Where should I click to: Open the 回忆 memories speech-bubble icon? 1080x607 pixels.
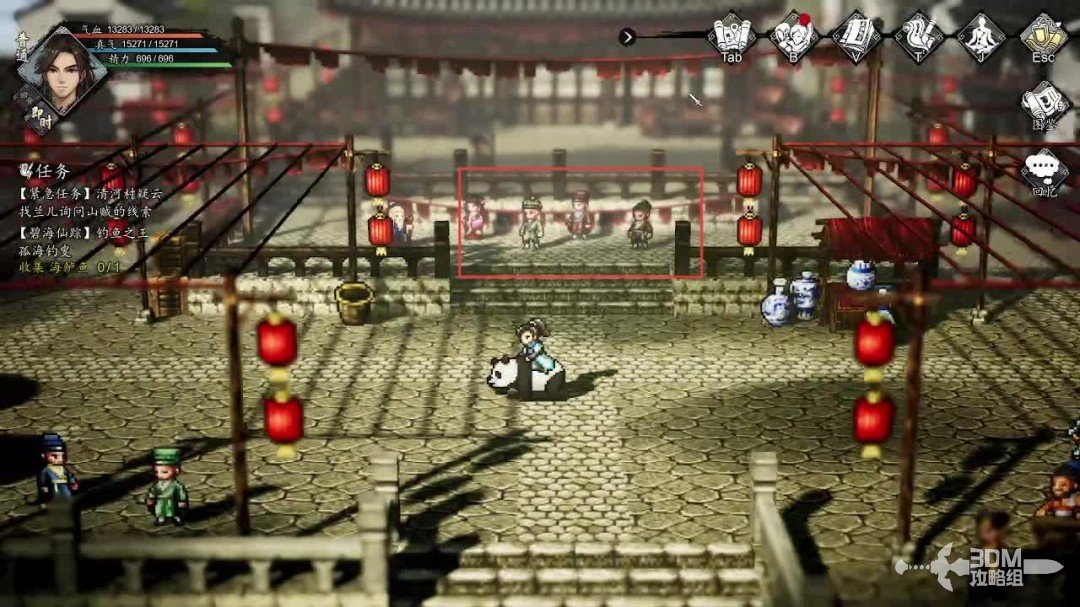click(1043, 169)
